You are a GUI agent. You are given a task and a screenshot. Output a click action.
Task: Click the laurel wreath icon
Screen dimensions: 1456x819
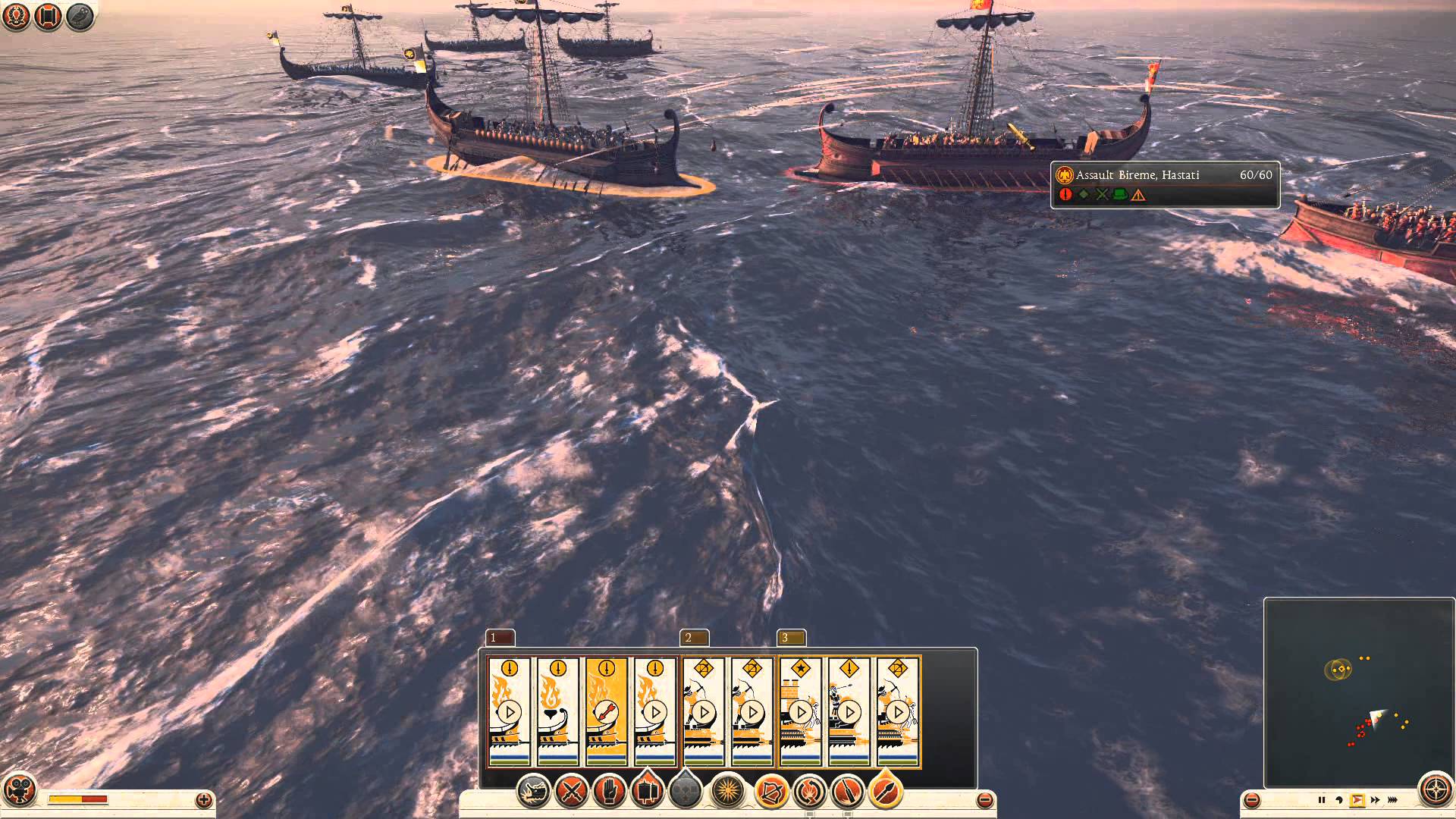pyautogui.click(x=16, y=17)
